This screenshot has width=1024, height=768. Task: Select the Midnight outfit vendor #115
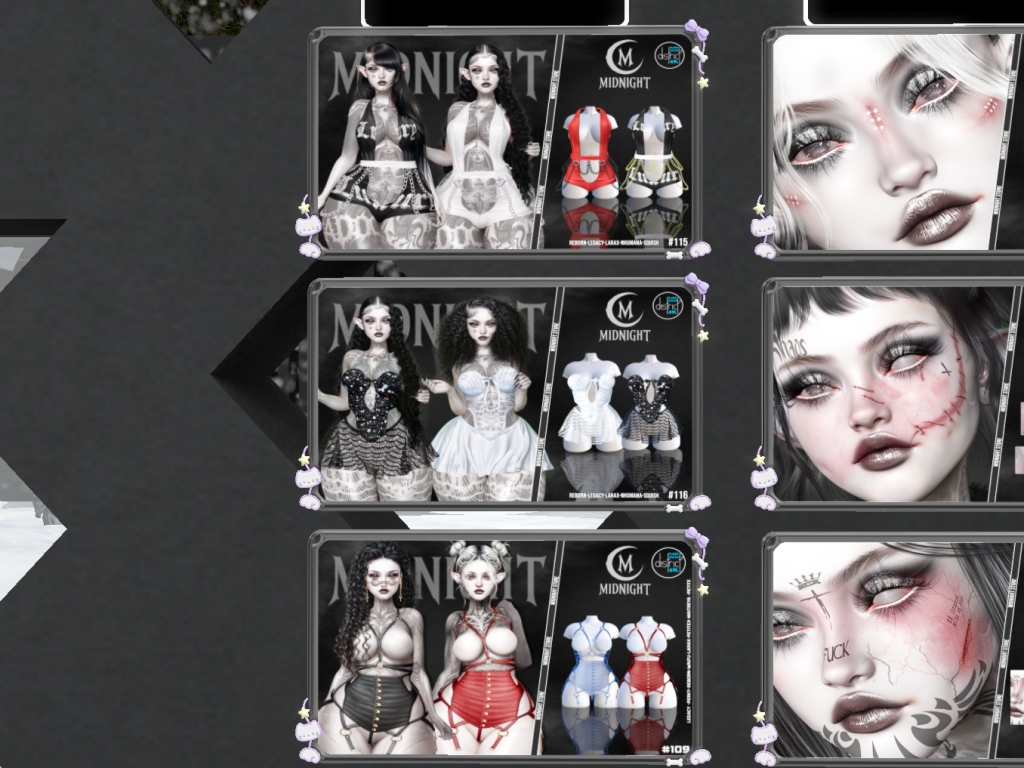tap(505, 142)
